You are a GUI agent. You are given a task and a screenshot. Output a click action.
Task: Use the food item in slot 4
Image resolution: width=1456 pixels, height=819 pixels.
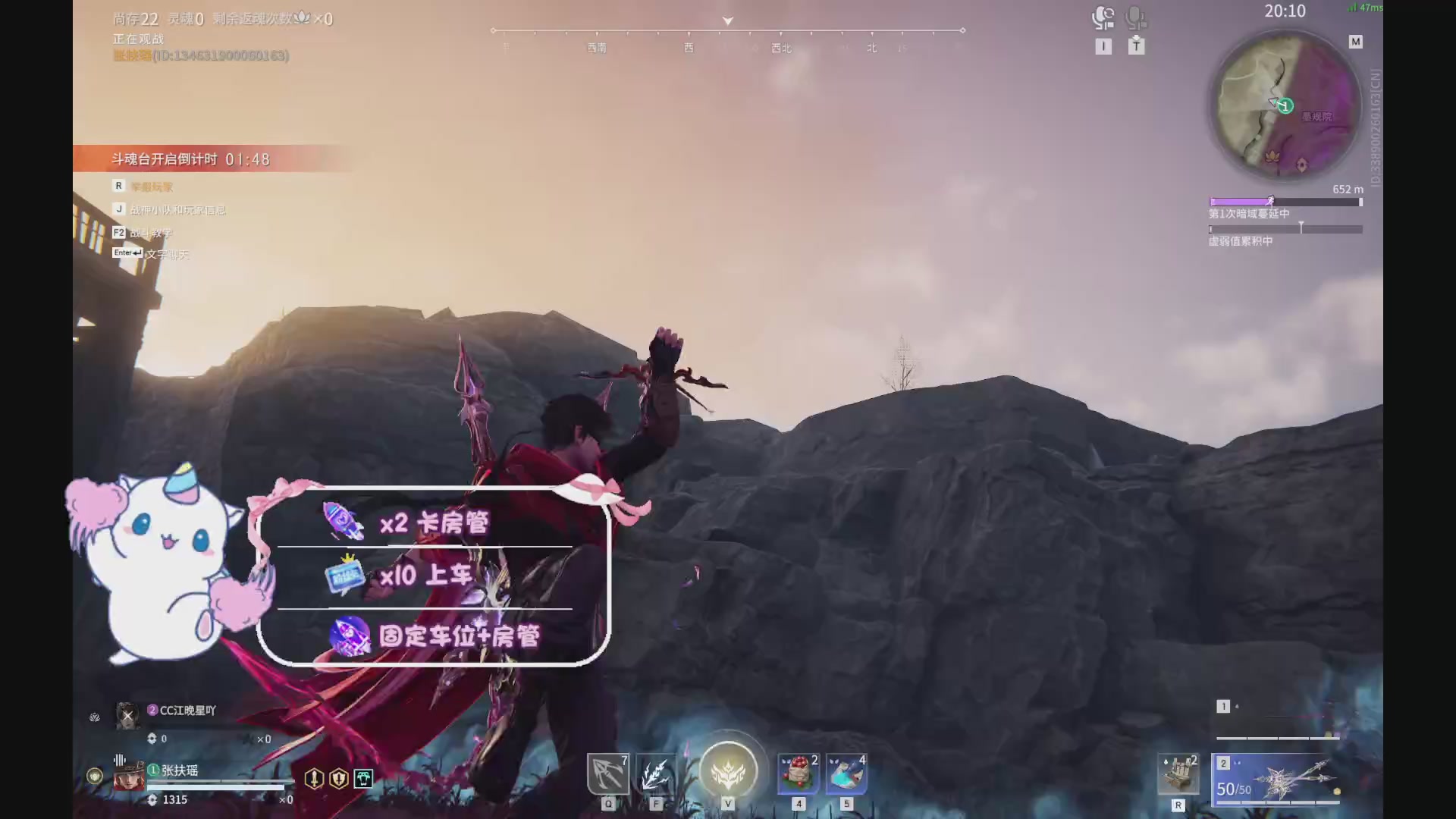[x=798, y=774]
